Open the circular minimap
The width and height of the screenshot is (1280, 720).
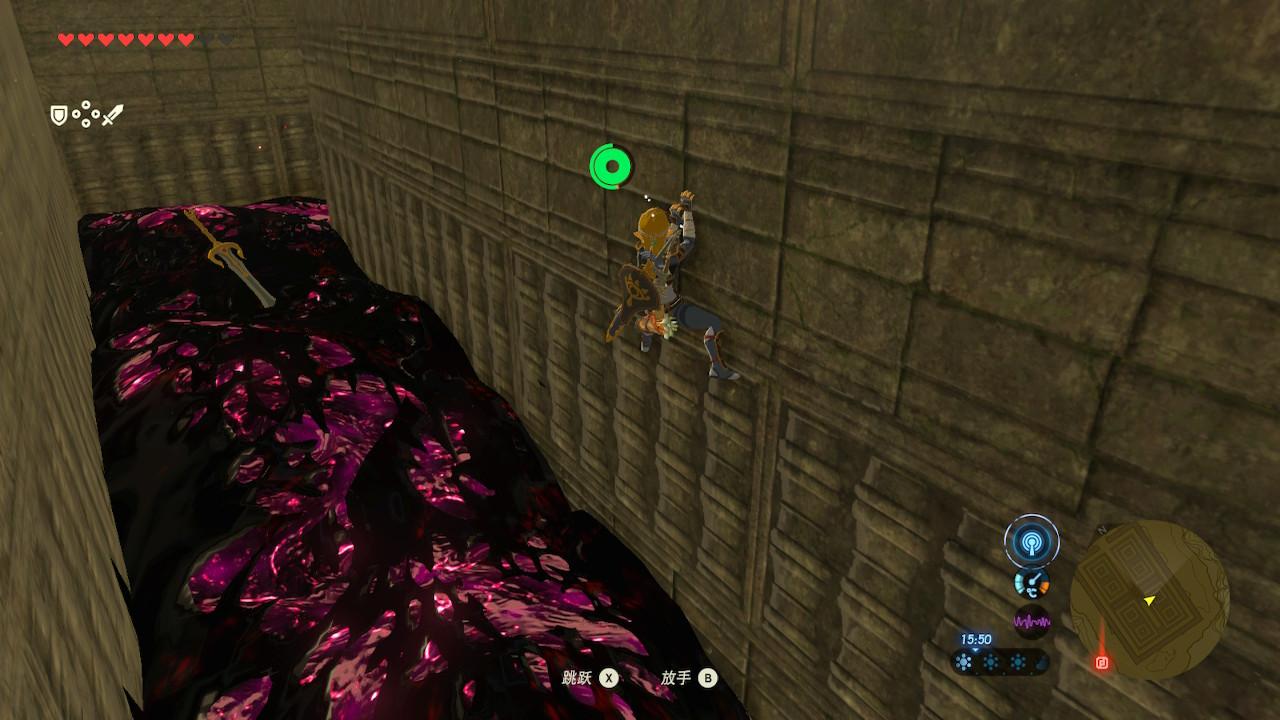point(1149,598)
